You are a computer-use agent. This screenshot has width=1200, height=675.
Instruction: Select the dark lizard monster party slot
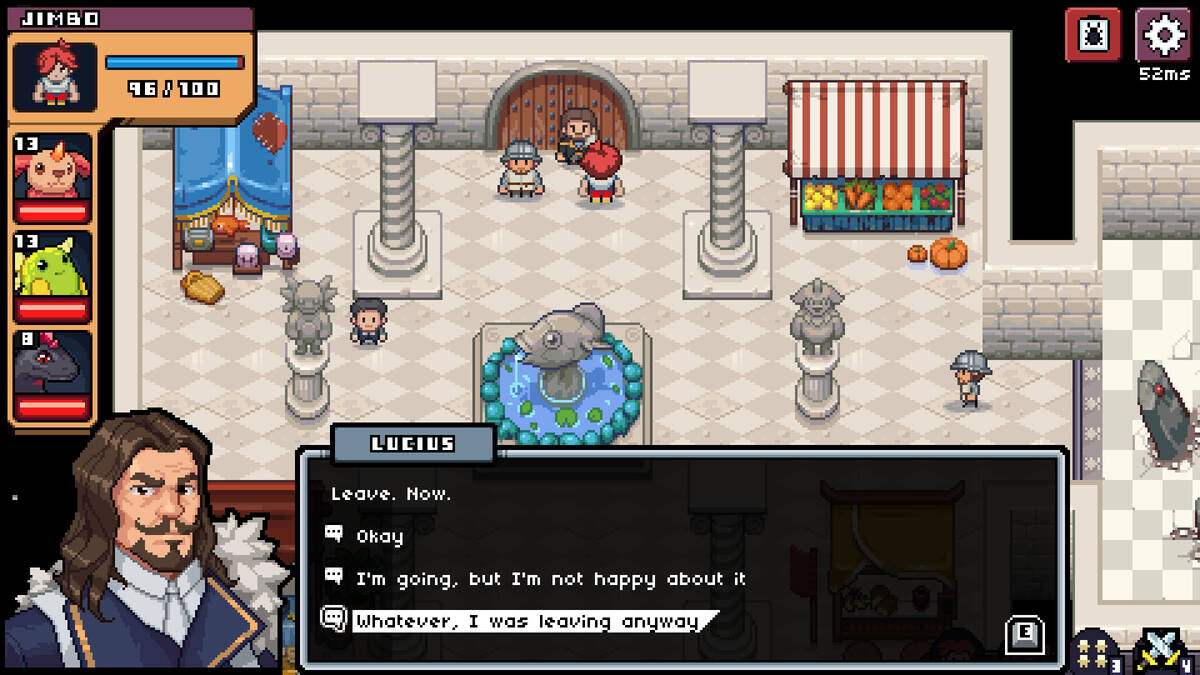coord(52,374)
